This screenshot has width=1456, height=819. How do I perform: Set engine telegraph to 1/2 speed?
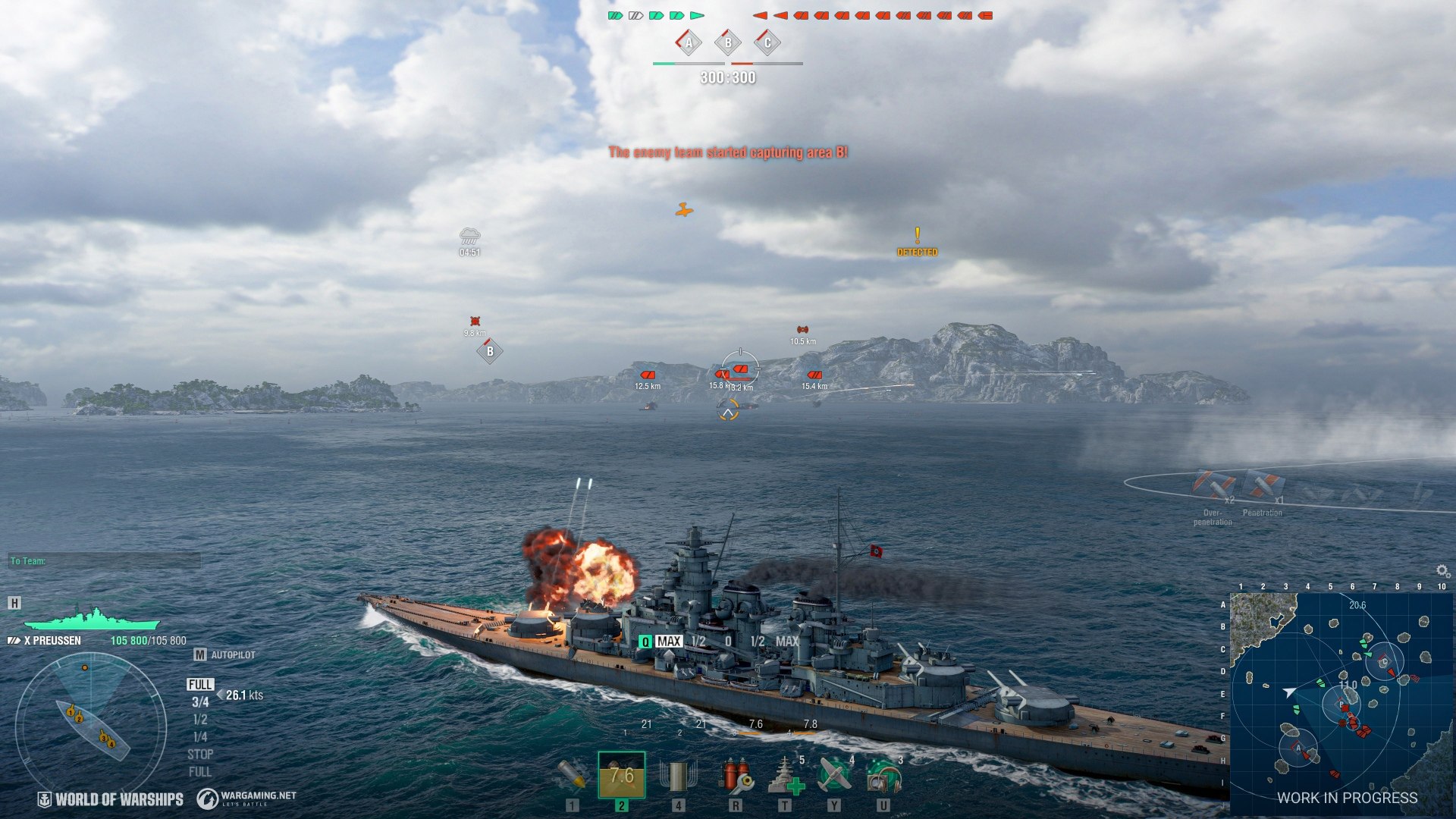click(200, 720)
